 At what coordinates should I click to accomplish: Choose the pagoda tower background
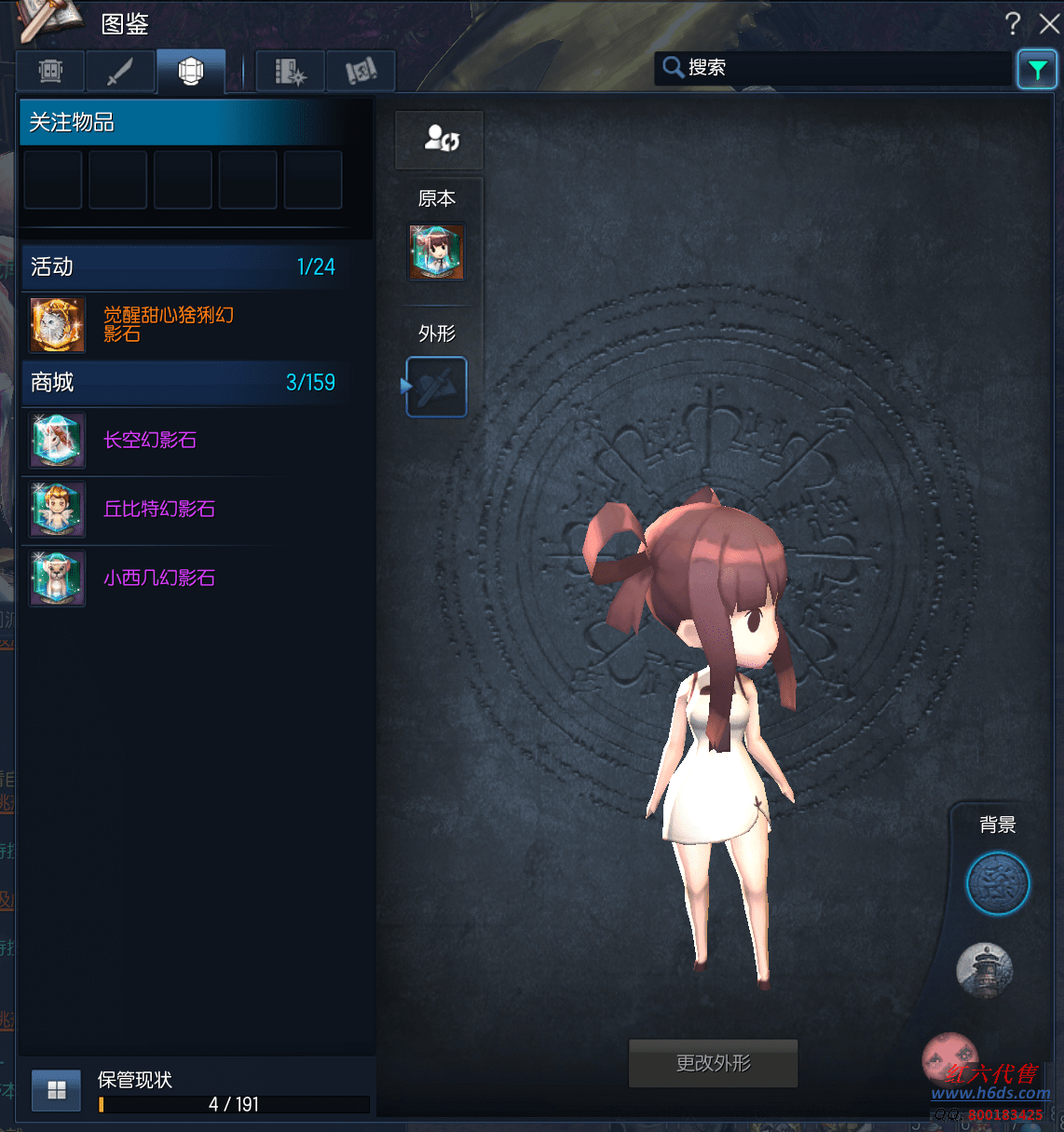pyautogui.click(x=985, y=970)
